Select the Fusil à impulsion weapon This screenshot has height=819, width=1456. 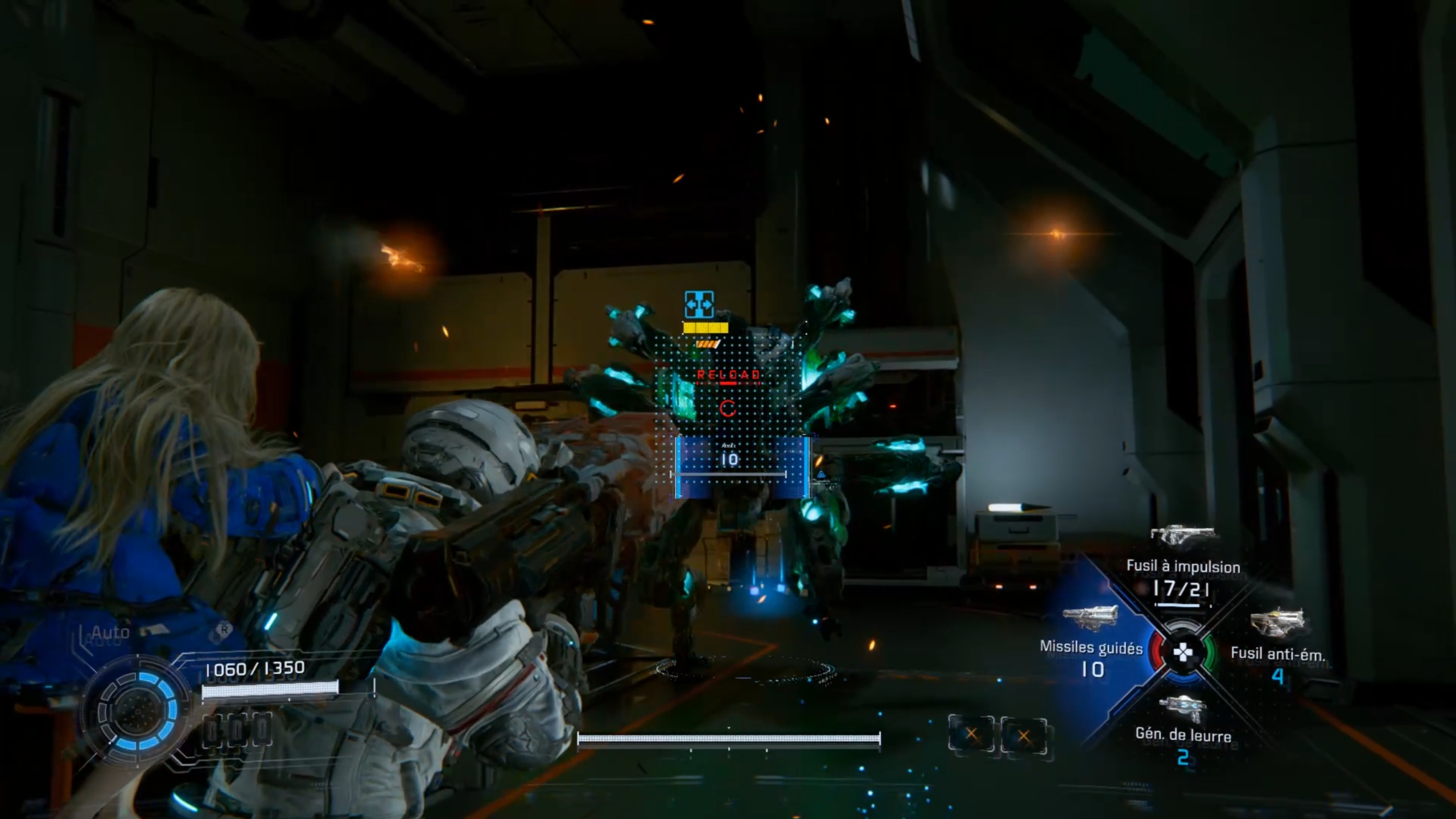coord(1182,567)
